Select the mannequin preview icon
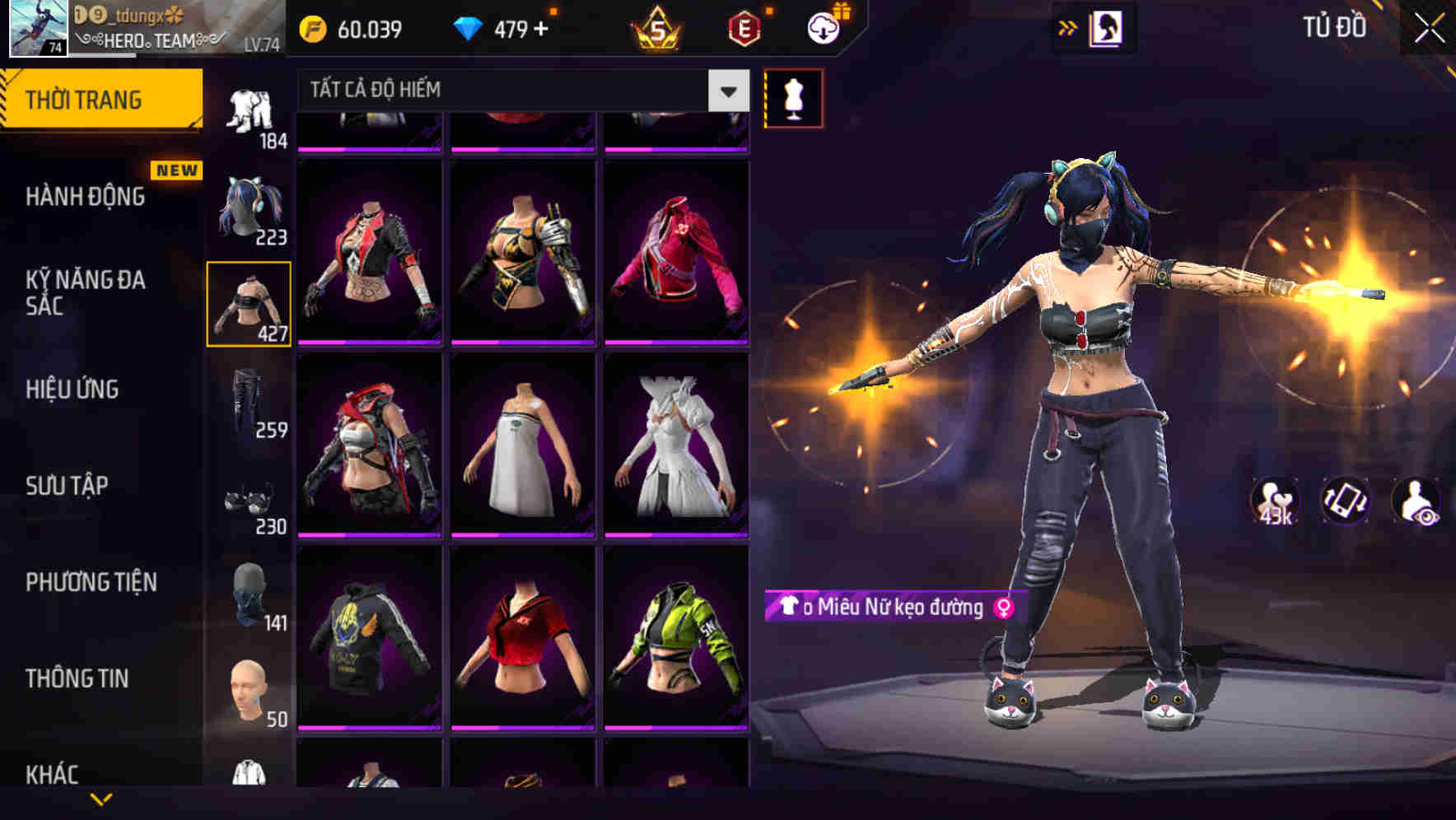 [x=793, y=97]
